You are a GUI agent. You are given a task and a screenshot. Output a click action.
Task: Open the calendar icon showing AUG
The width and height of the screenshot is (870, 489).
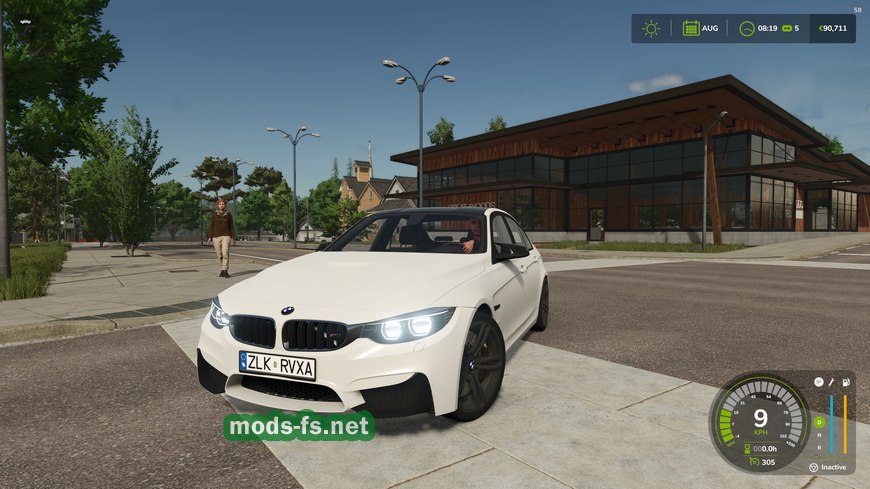(x=691, y=28)
